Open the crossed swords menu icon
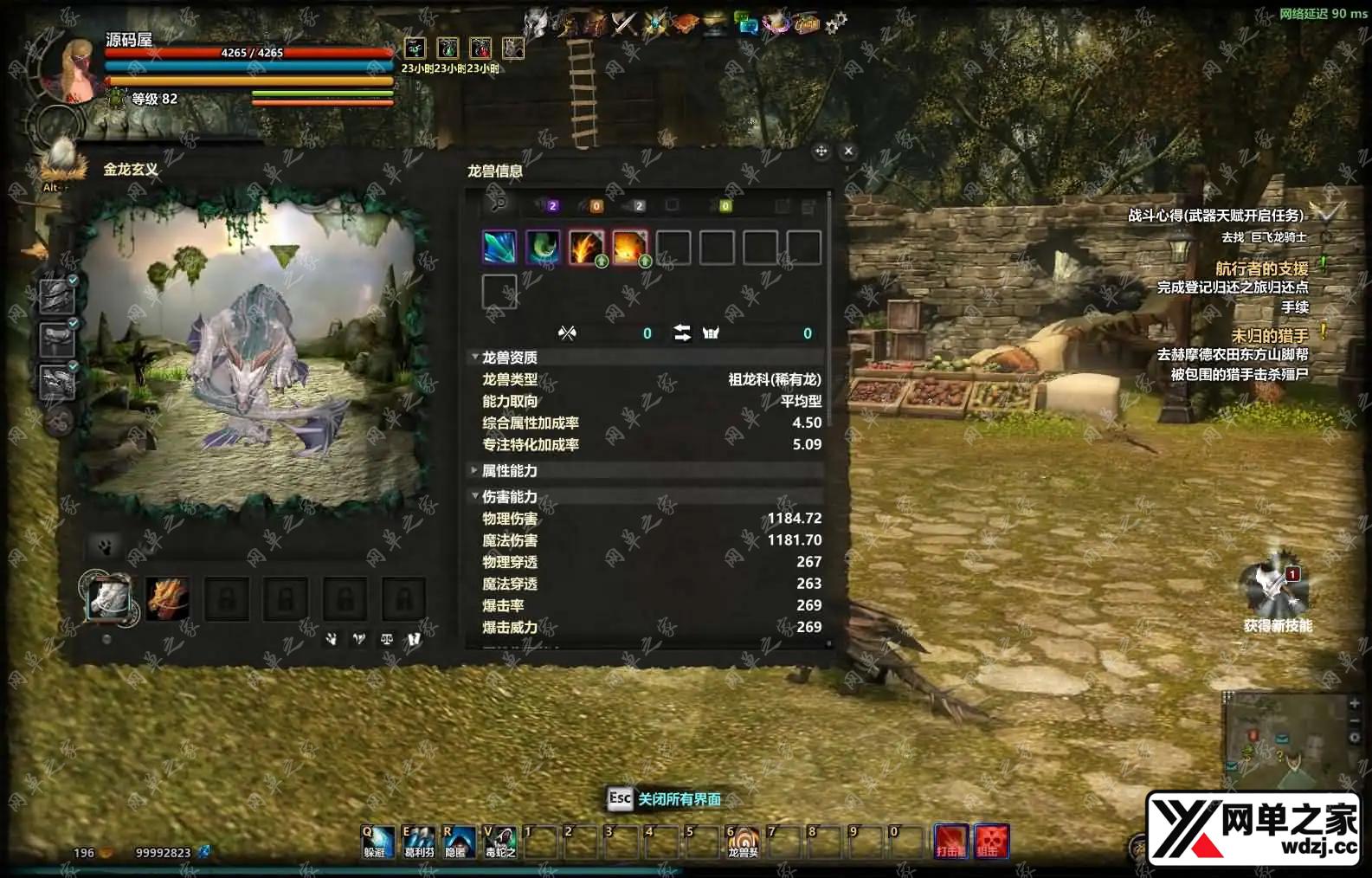 [x=624, y=23]
